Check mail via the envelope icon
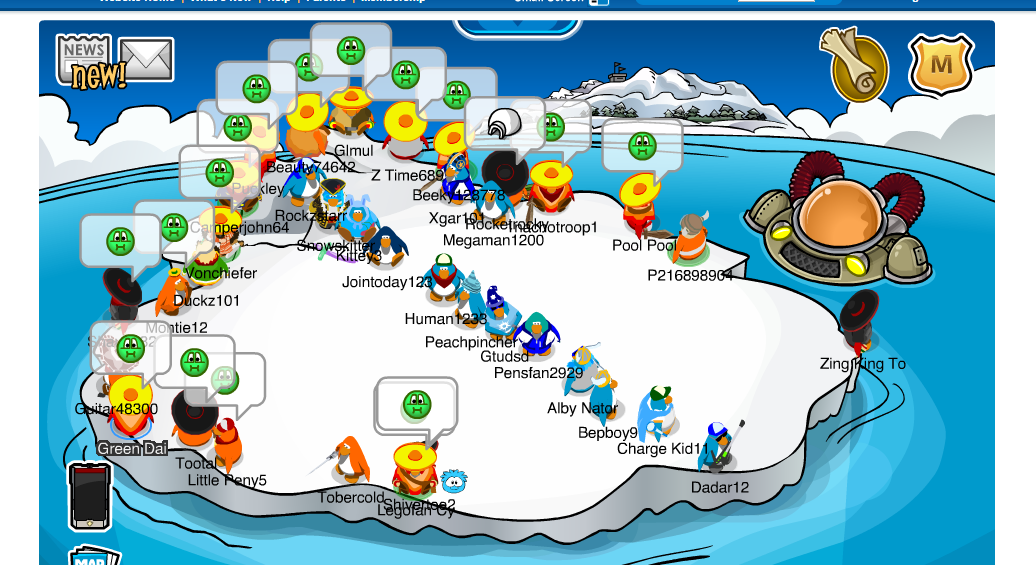The height and width of the screenshot is (565, 1036). [x=147, y=59]
